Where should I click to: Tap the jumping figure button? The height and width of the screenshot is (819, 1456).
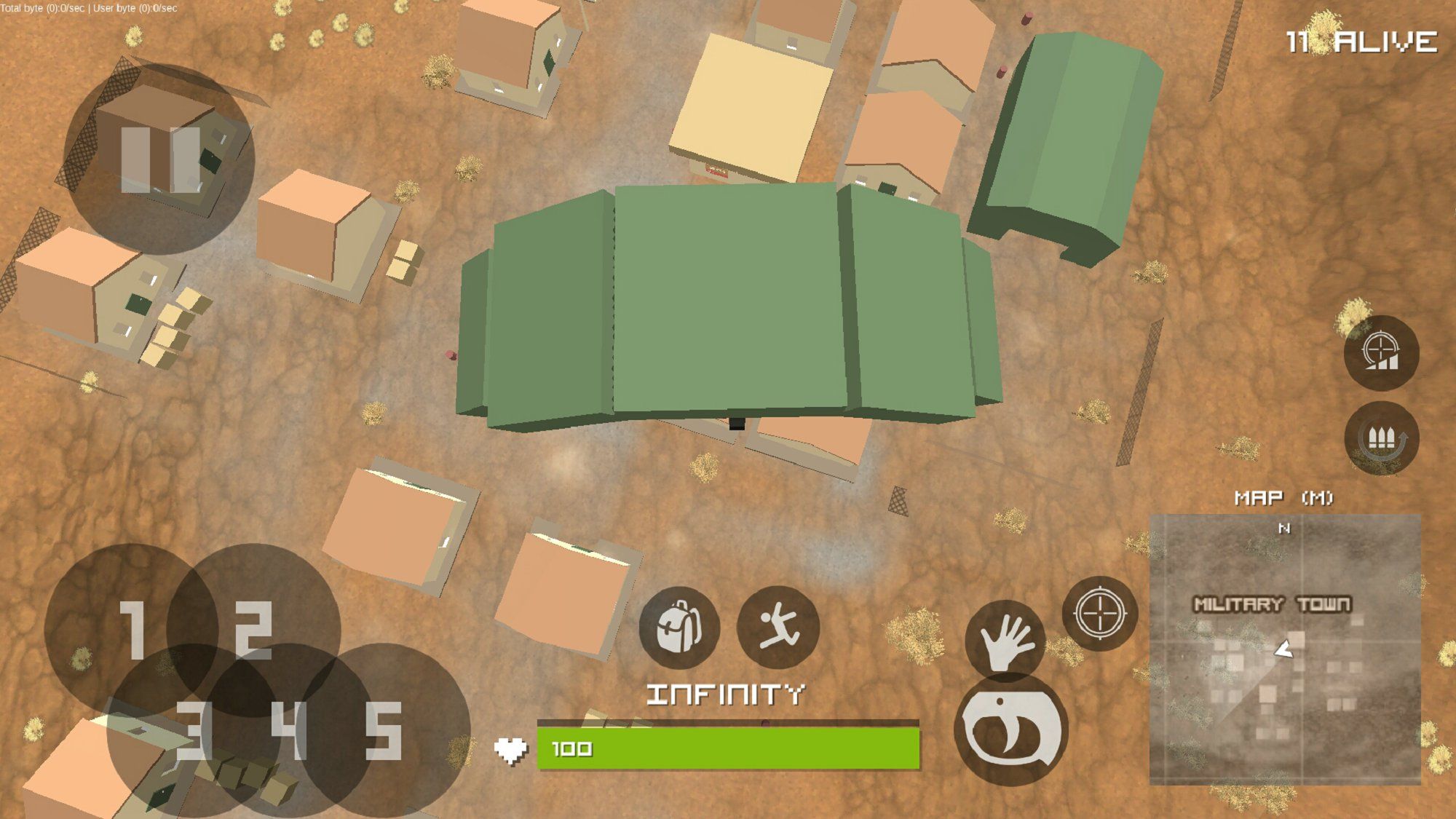coord(778,628)
